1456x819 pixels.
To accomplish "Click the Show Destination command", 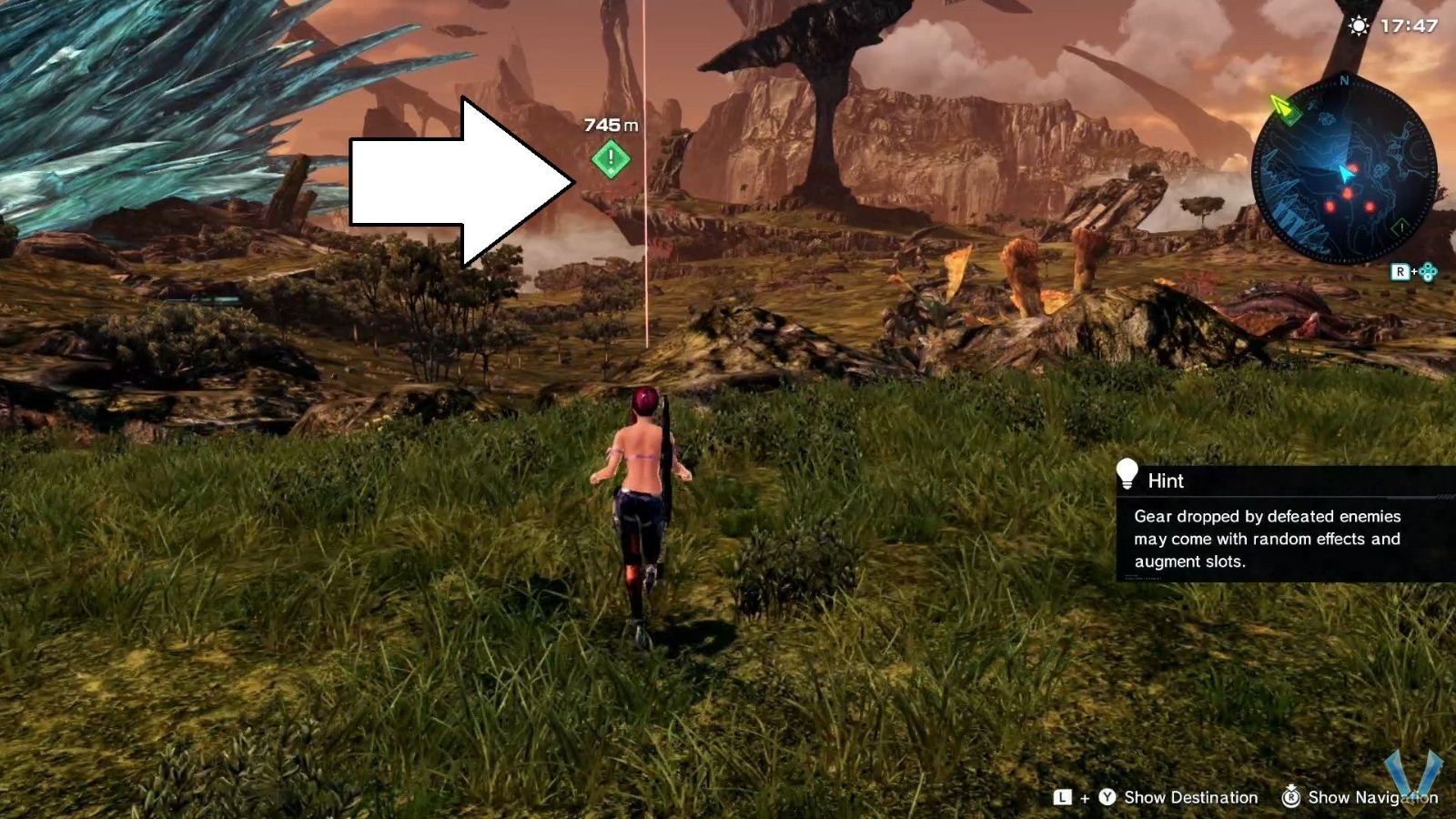I will pos(1191,797).
